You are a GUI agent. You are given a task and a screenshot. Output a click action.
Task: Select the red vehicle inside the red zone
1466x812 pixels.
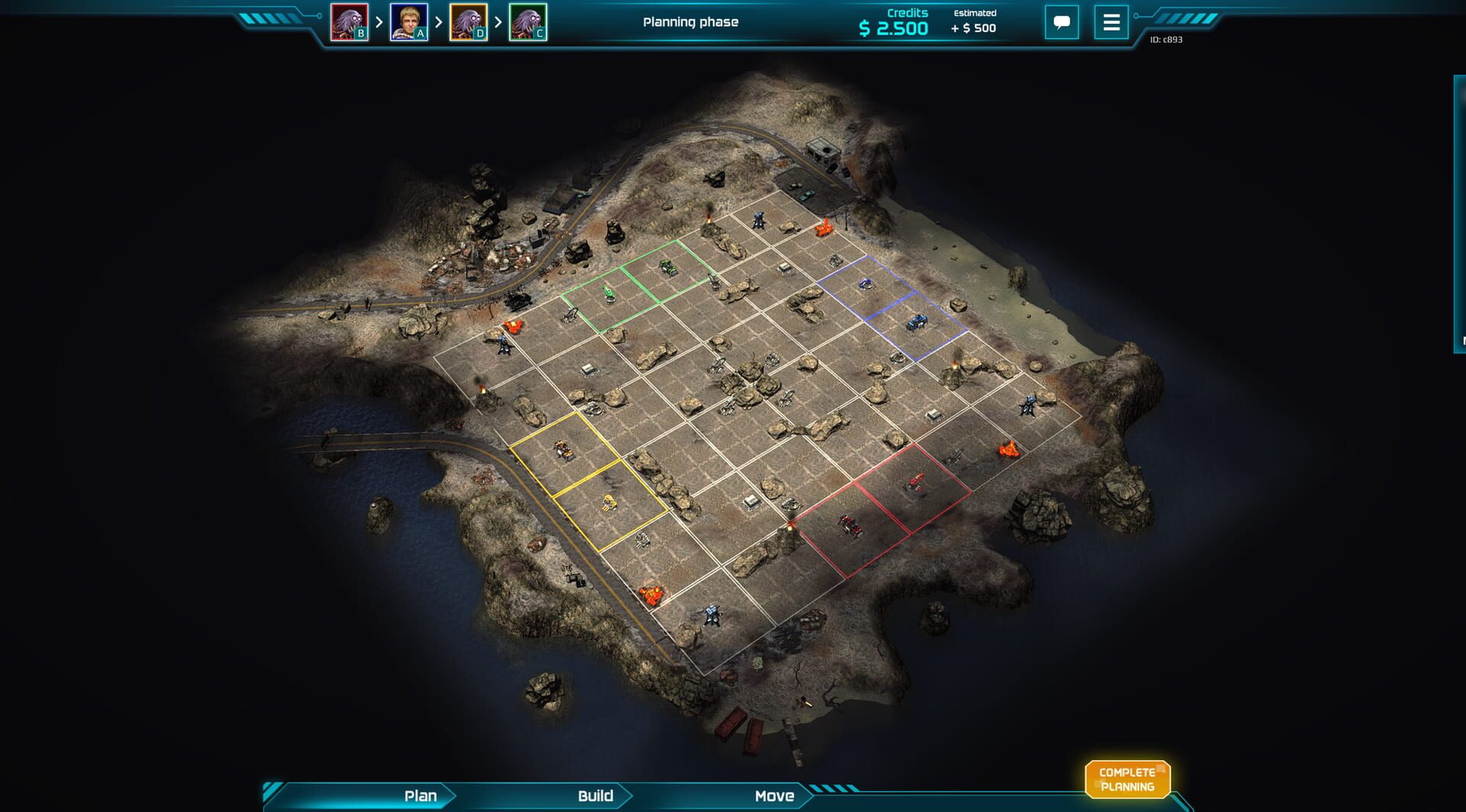[x=916, y=482]
